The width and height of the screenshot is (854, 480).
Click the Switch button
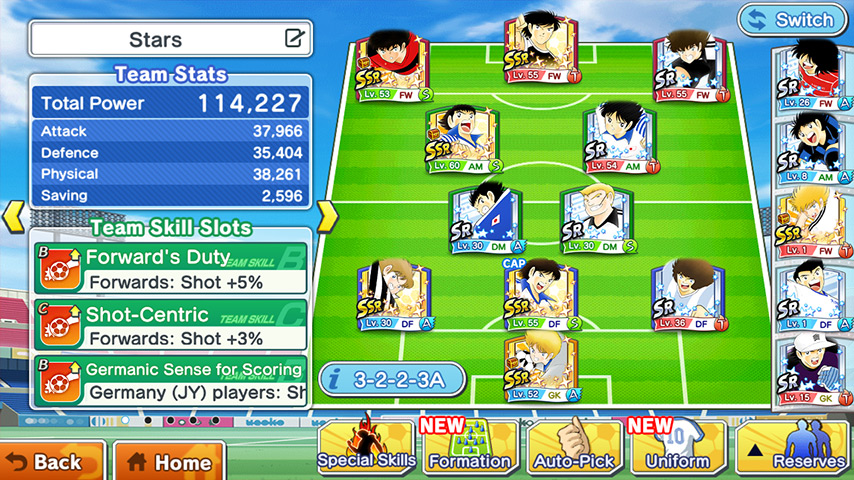coord(790,19)
